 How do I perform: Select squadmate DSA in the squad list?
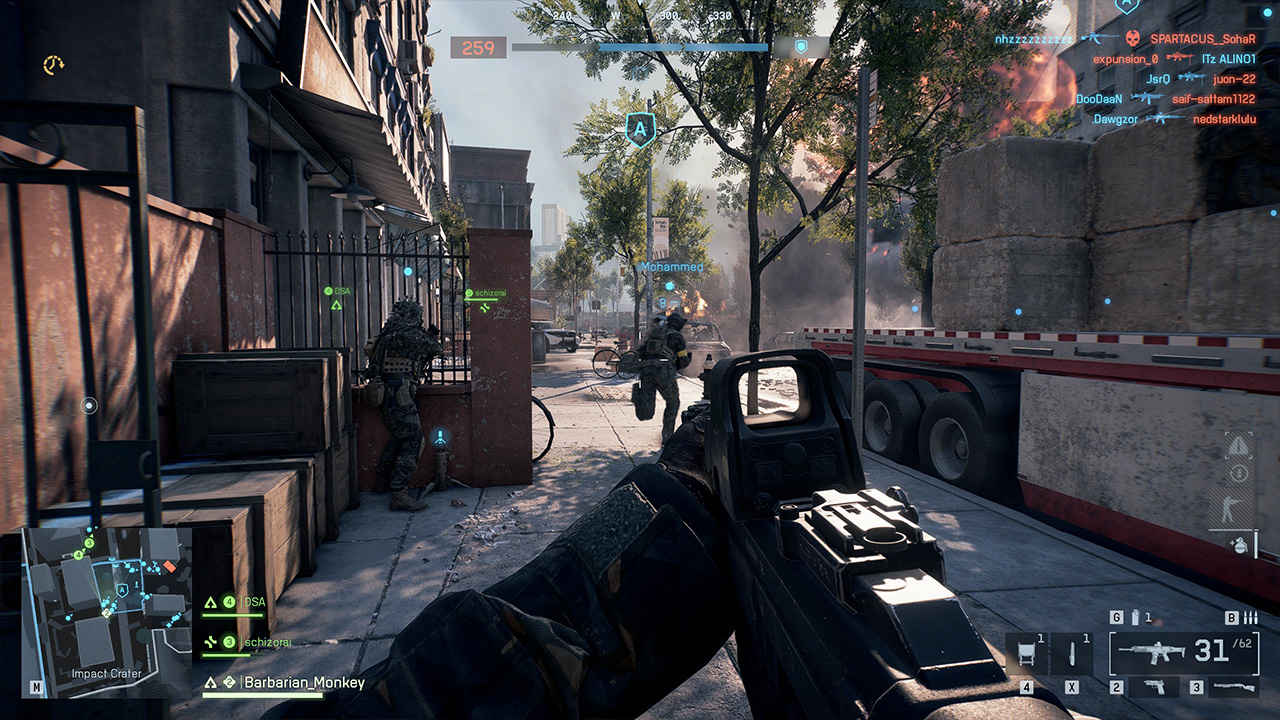tap(255, 602)
